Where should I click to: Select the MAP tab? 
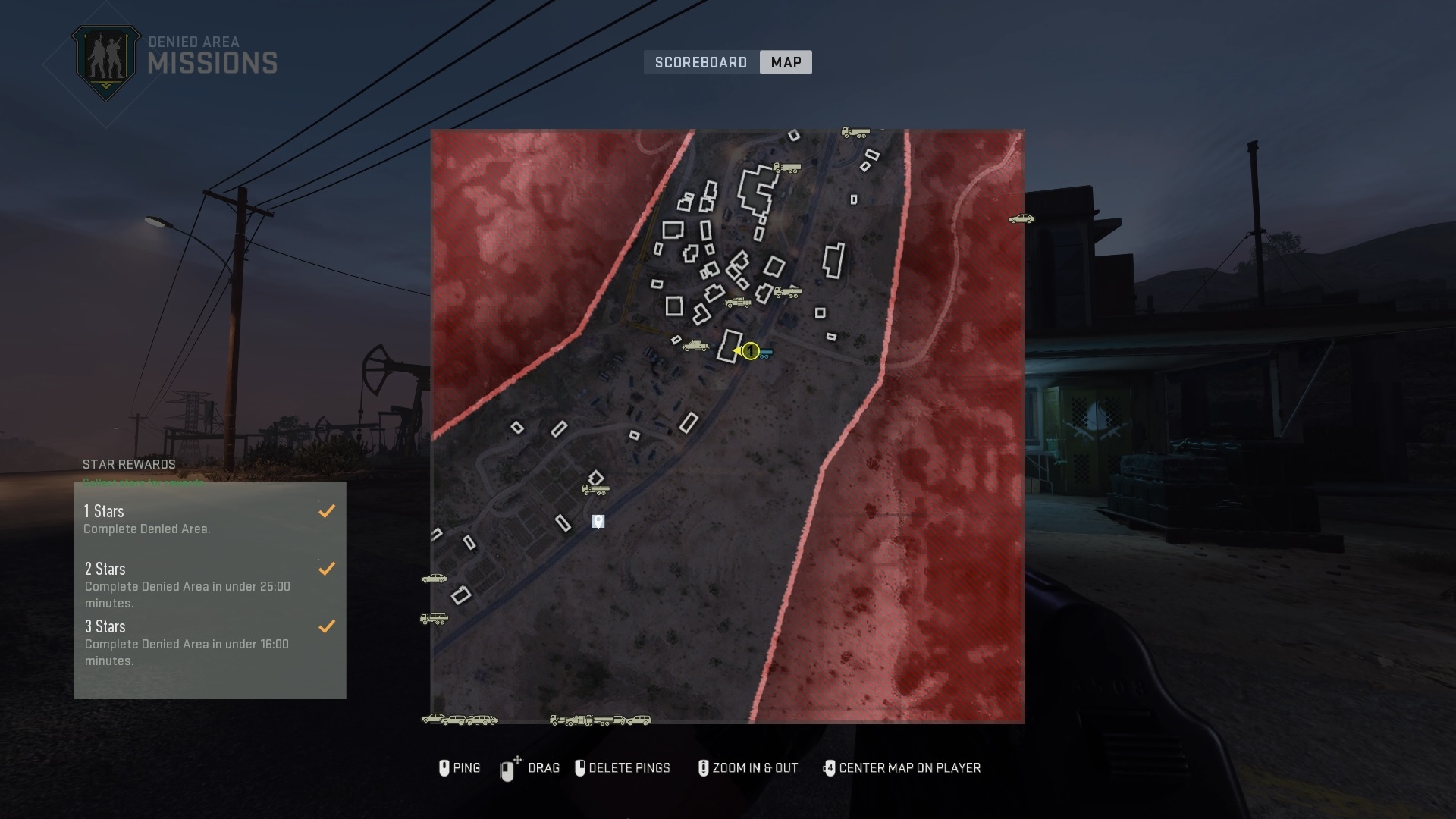pos(786,62)
